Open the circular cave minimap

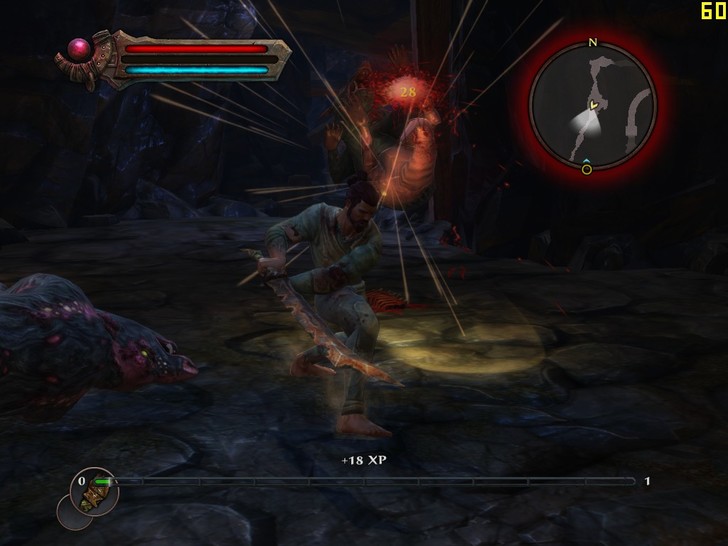[592, 105]
